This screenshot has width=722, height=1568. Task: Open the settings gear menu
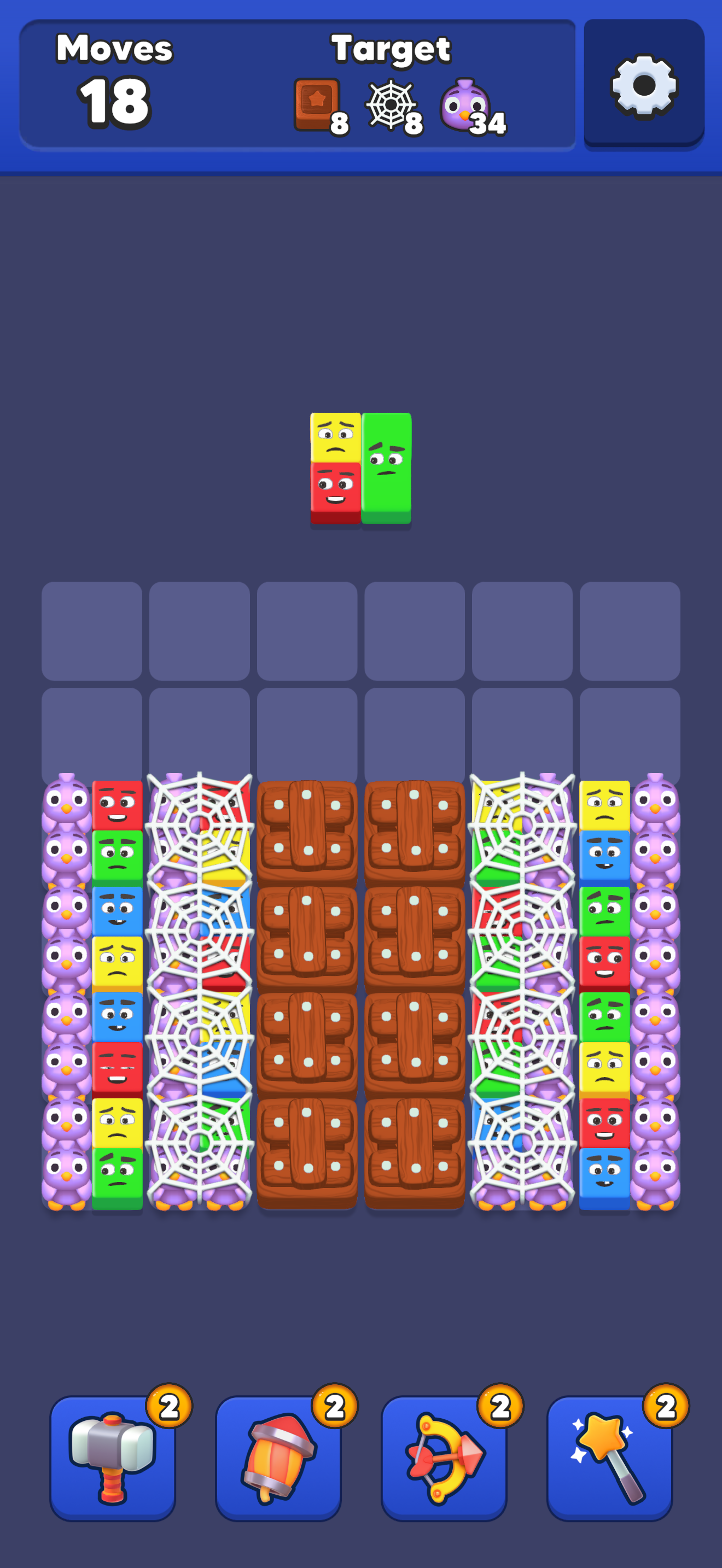643,85
